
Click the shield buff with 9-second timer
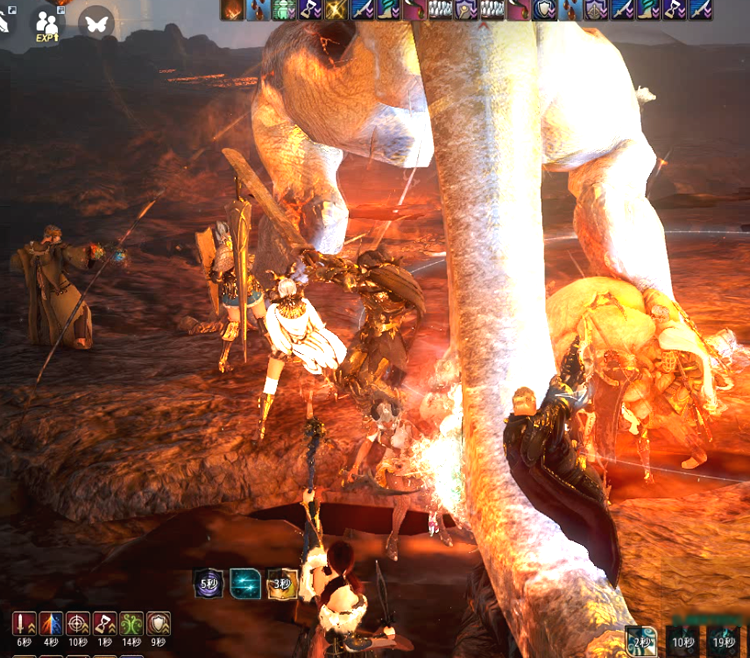[x=158, y=625]
